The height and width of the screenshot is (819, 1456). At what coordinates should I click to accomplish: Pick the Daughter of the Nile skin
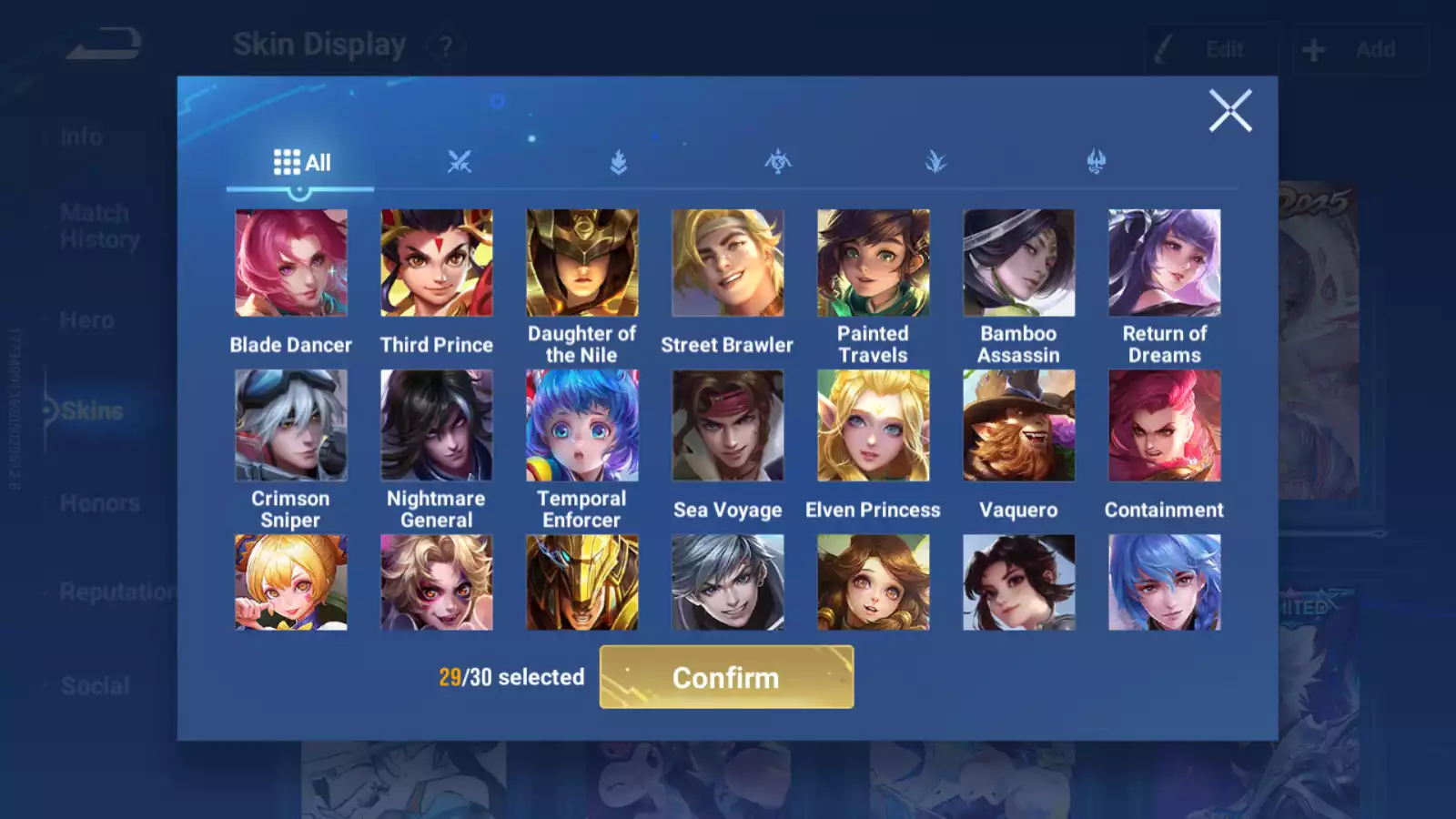point(582,263)
